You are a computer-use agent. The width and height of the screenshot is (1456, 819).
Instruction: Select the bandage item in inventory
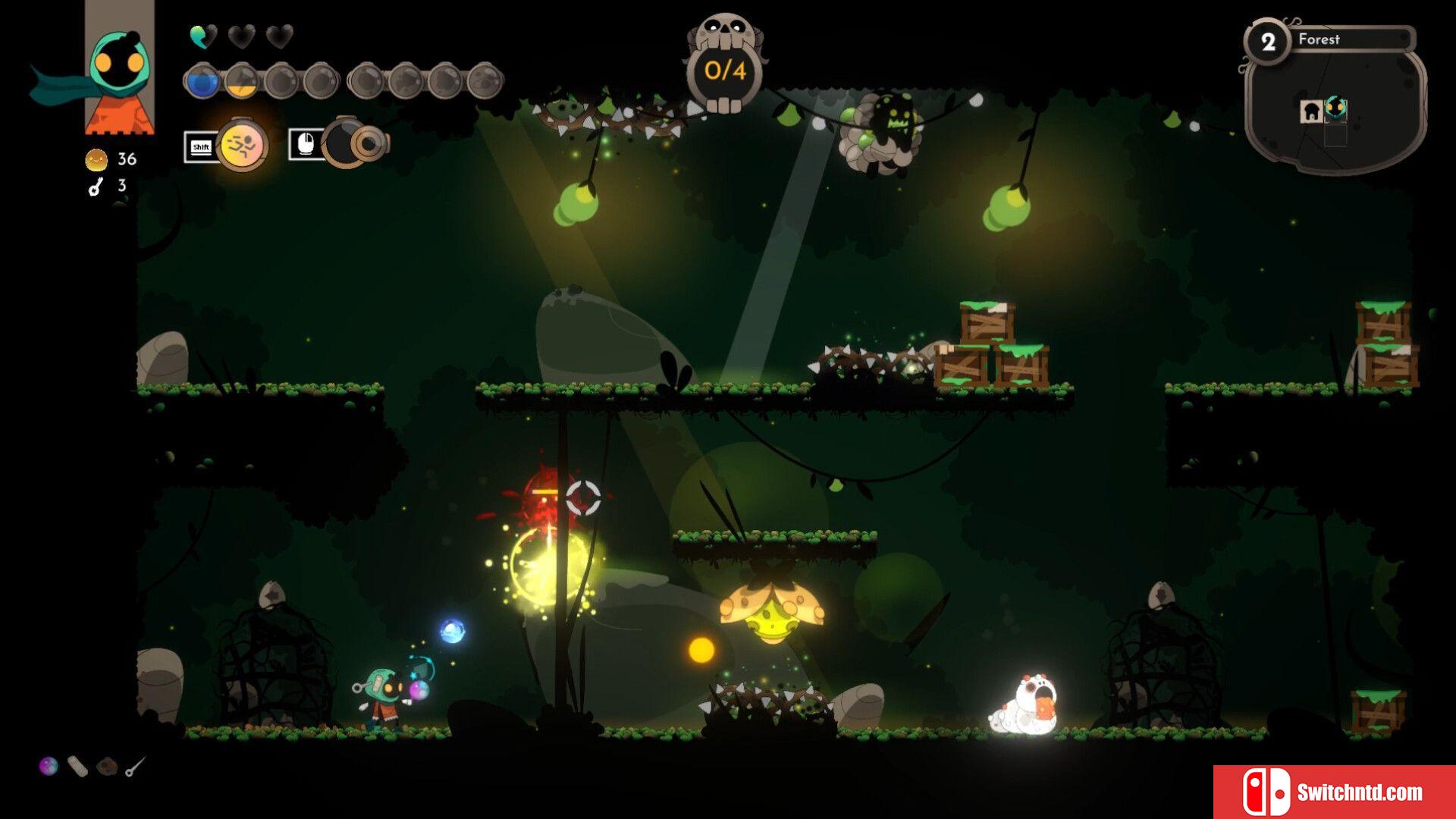[x=77, y=766]
